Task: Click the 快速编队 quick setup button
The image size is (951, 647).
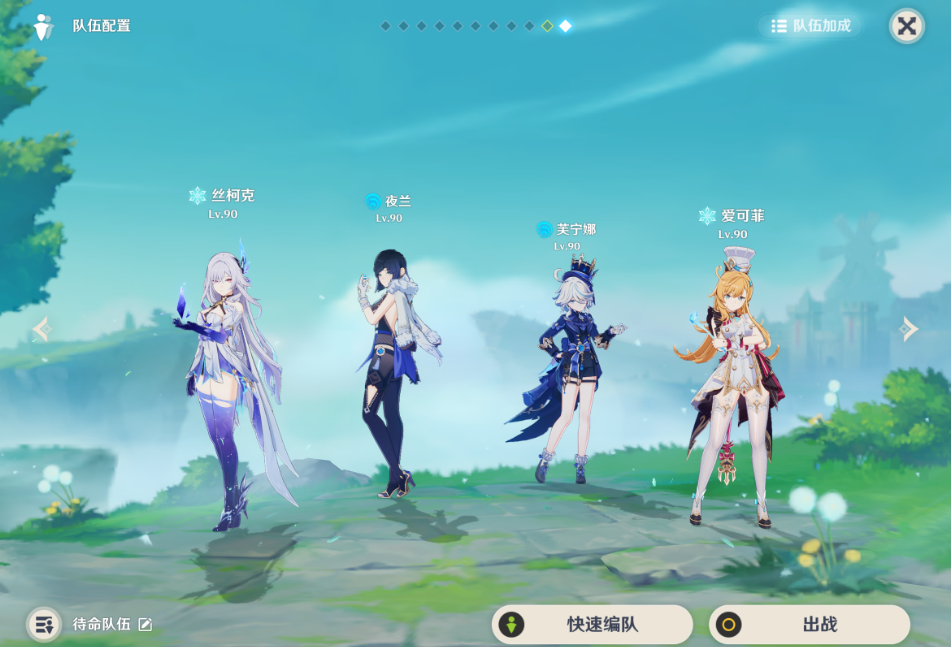Action: click(592, 624)
